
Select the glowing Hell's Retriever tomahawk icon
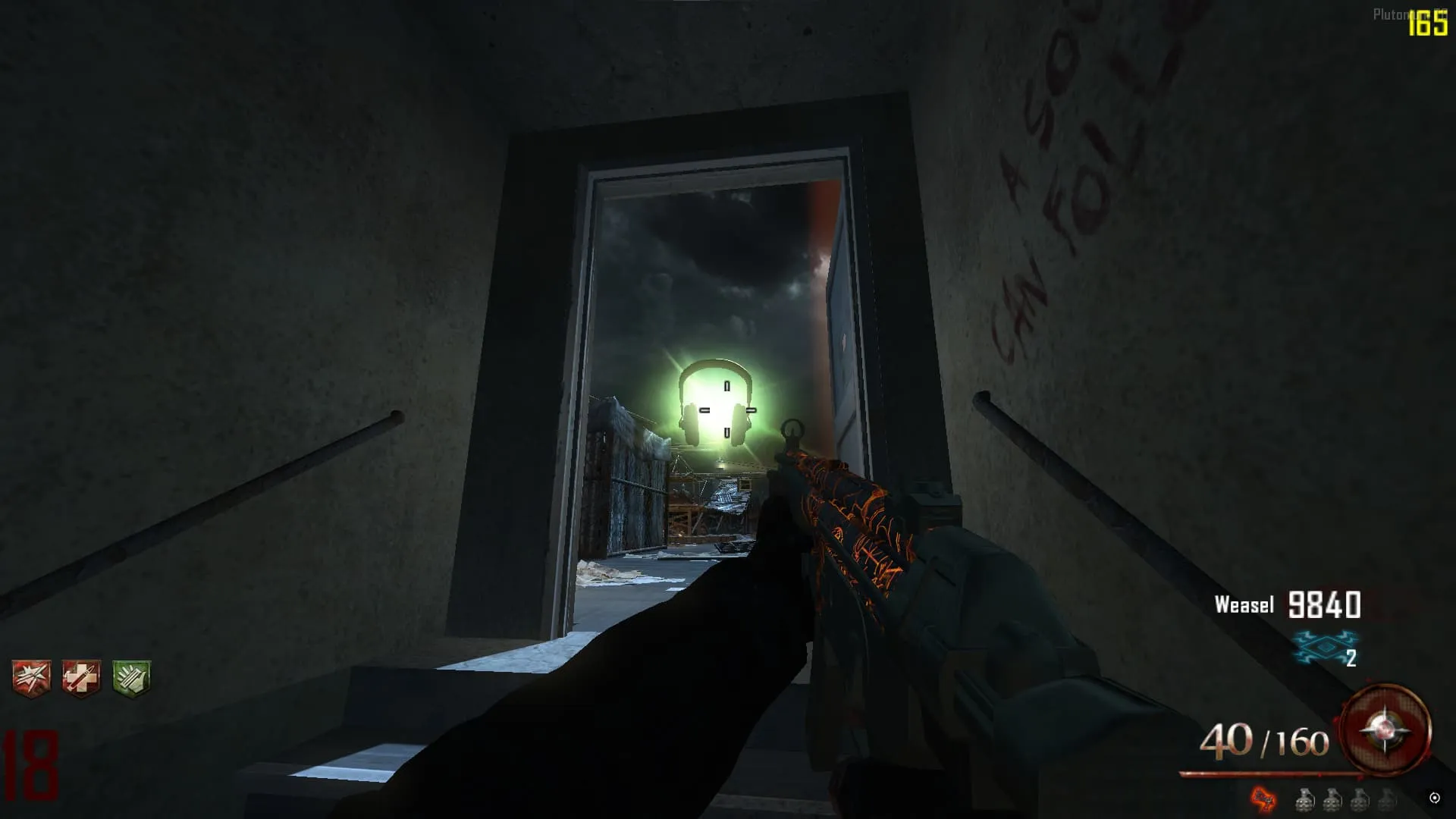coord(1262,799)
